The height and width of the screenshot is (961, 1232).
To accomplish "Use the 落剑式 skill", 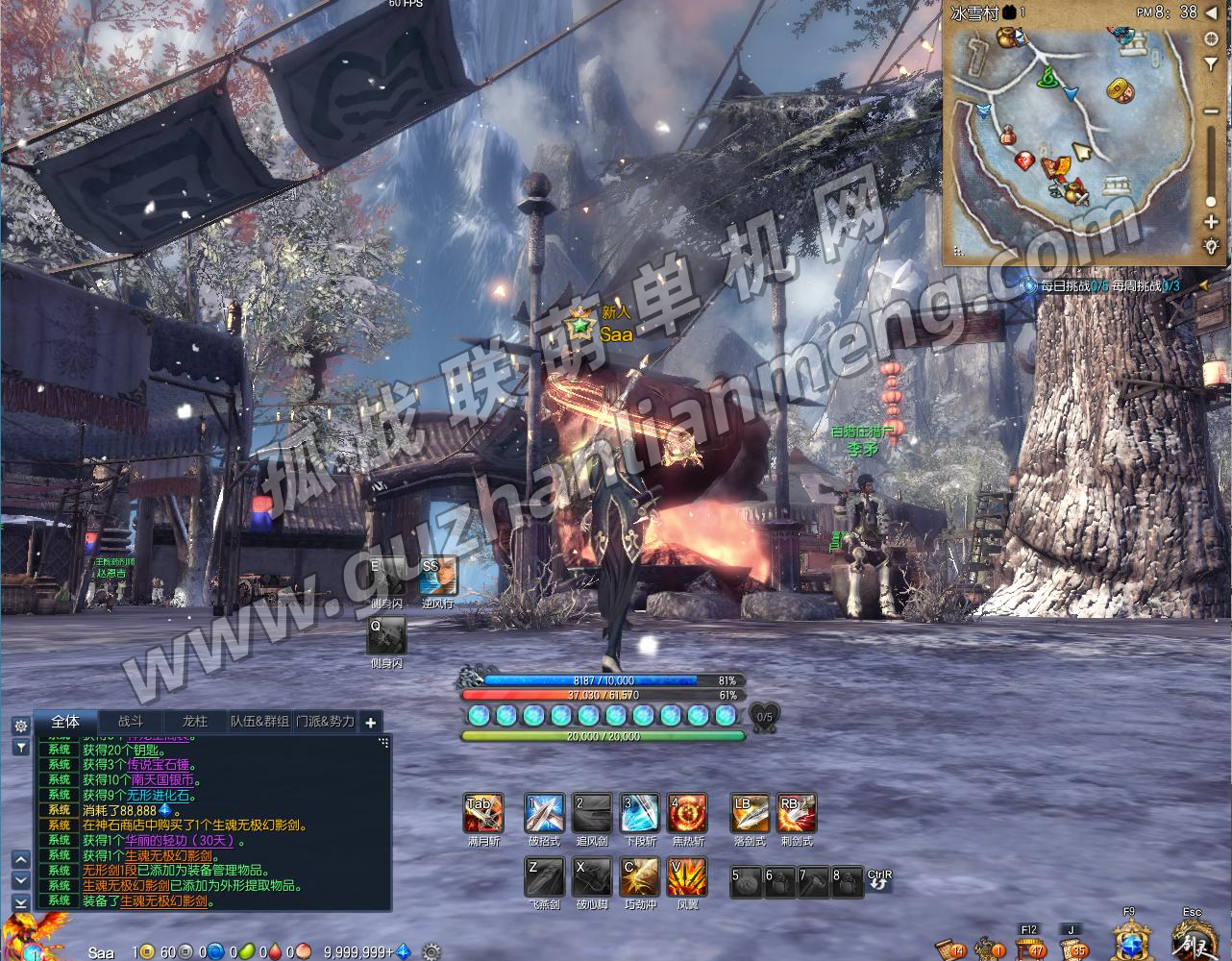I will coord(750,814).
